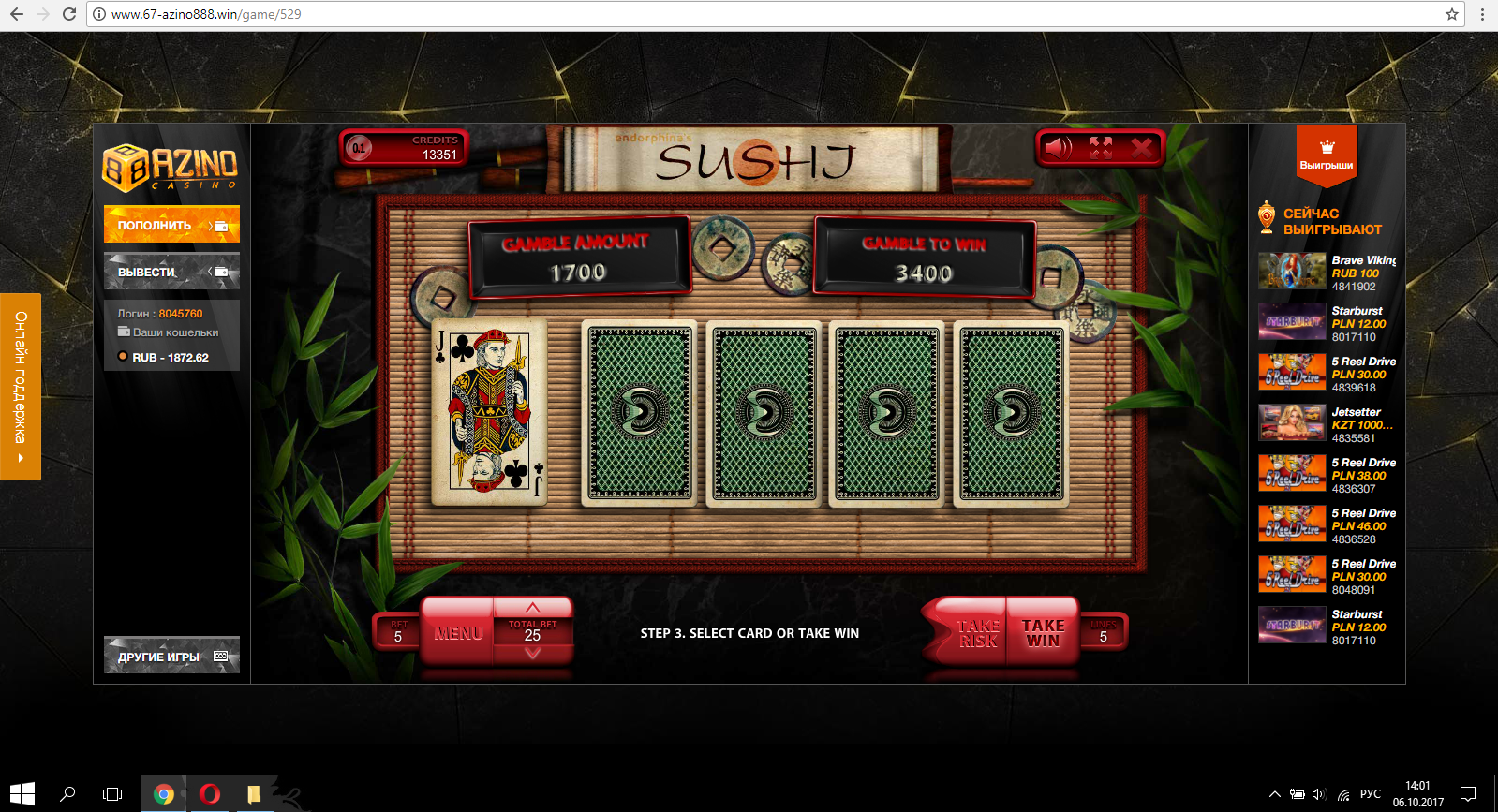Screen dimensions: 1498x812
Task: Click the ПОПОЛНИТЬ deposit button
Action: [171, 225]
